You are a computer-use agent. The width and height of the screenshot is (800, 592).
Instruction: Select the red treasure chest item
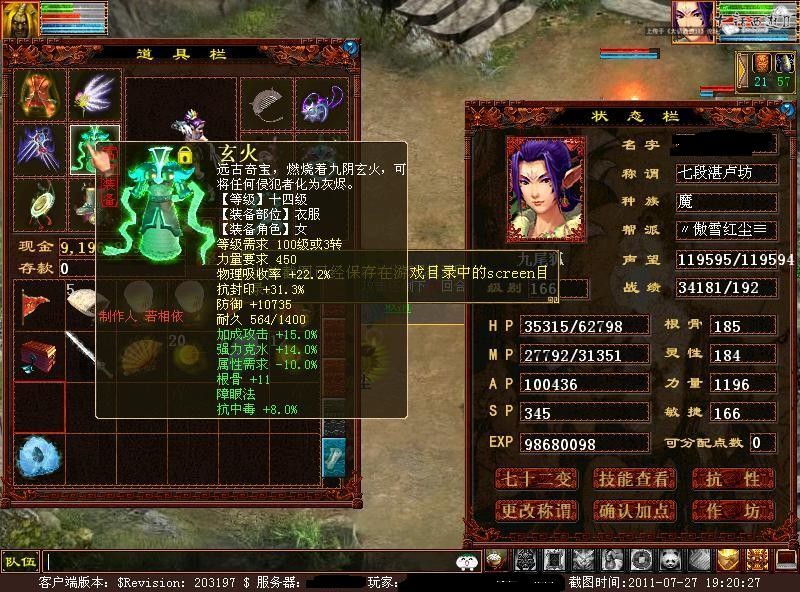pyautogui.click(x=40, y=354)
